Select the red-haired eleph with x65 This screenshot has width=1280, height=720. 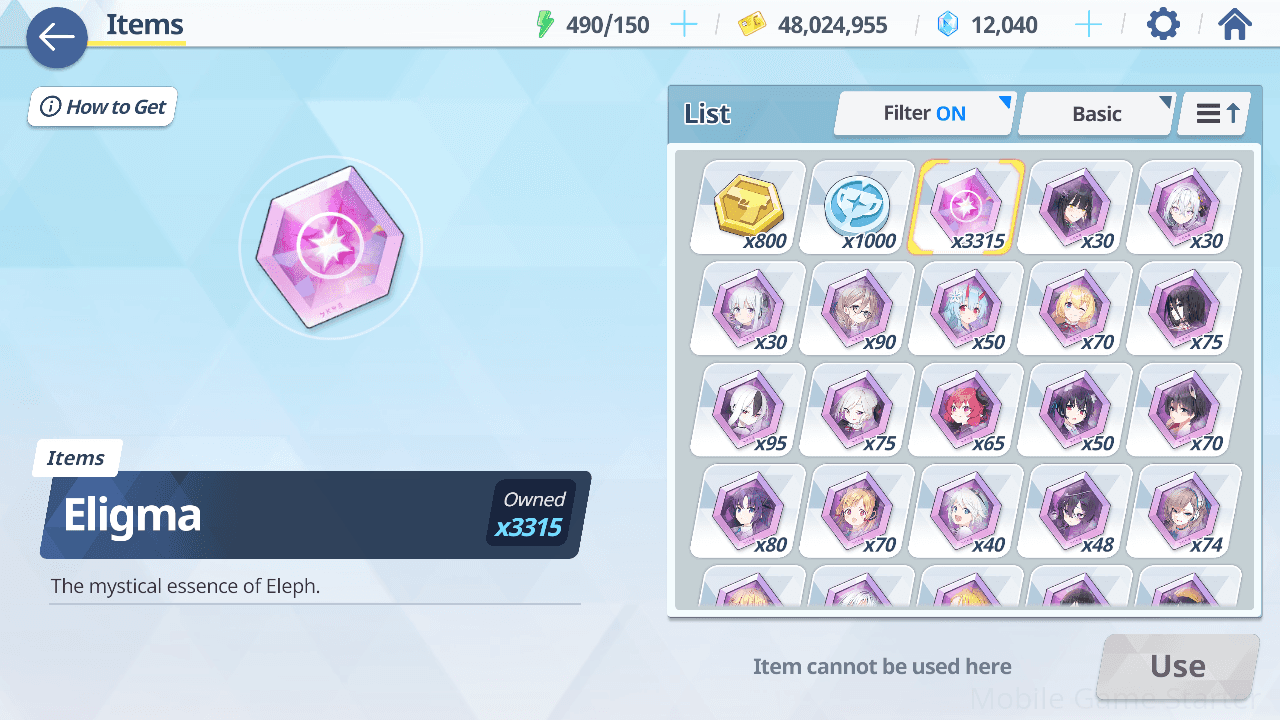coord(966,409)
